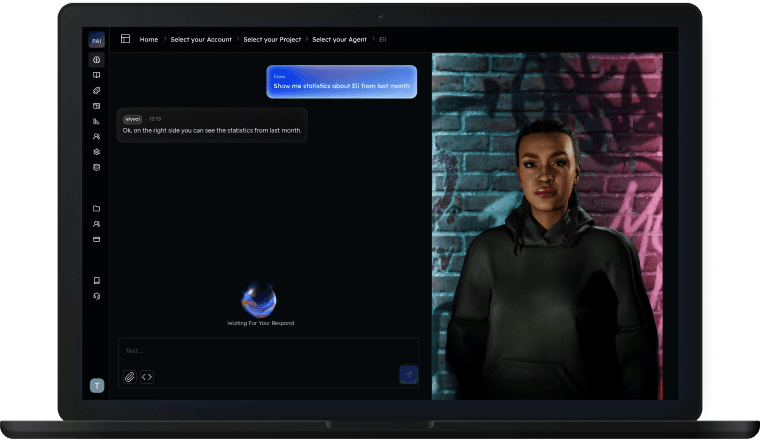Click the Home breadcrumb link
Image resolution: width=760 pixels, height=440 pixels.
click(x=149, y=39)
